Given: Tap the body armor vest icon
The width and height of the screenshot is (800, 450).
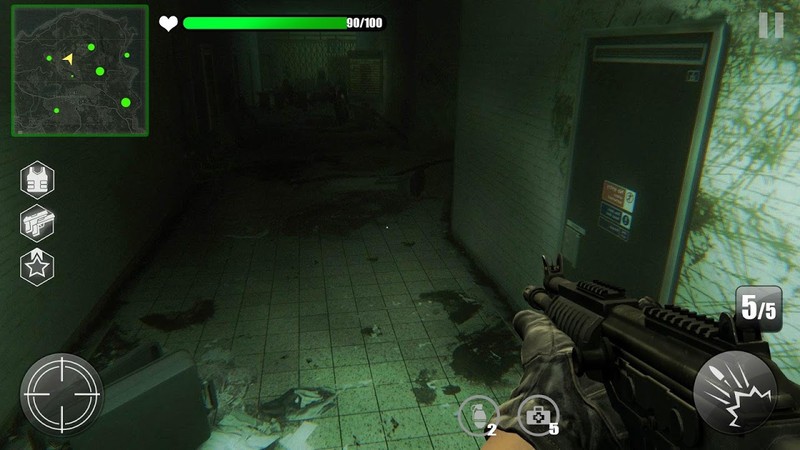Looking at the screenshot, I should [x=38, y=180].
